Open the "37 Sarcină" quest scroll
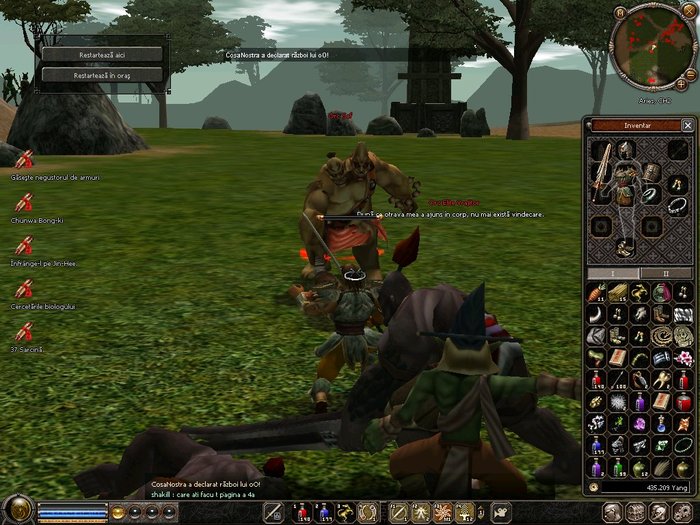 click(25, 332)
